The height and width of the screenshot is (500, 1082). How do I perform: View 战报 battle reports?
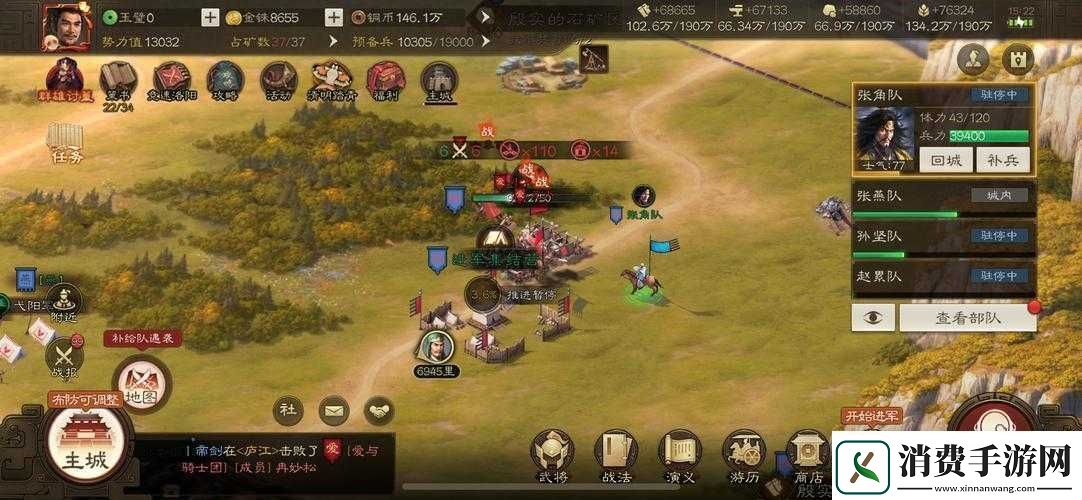tap(65, 356)
